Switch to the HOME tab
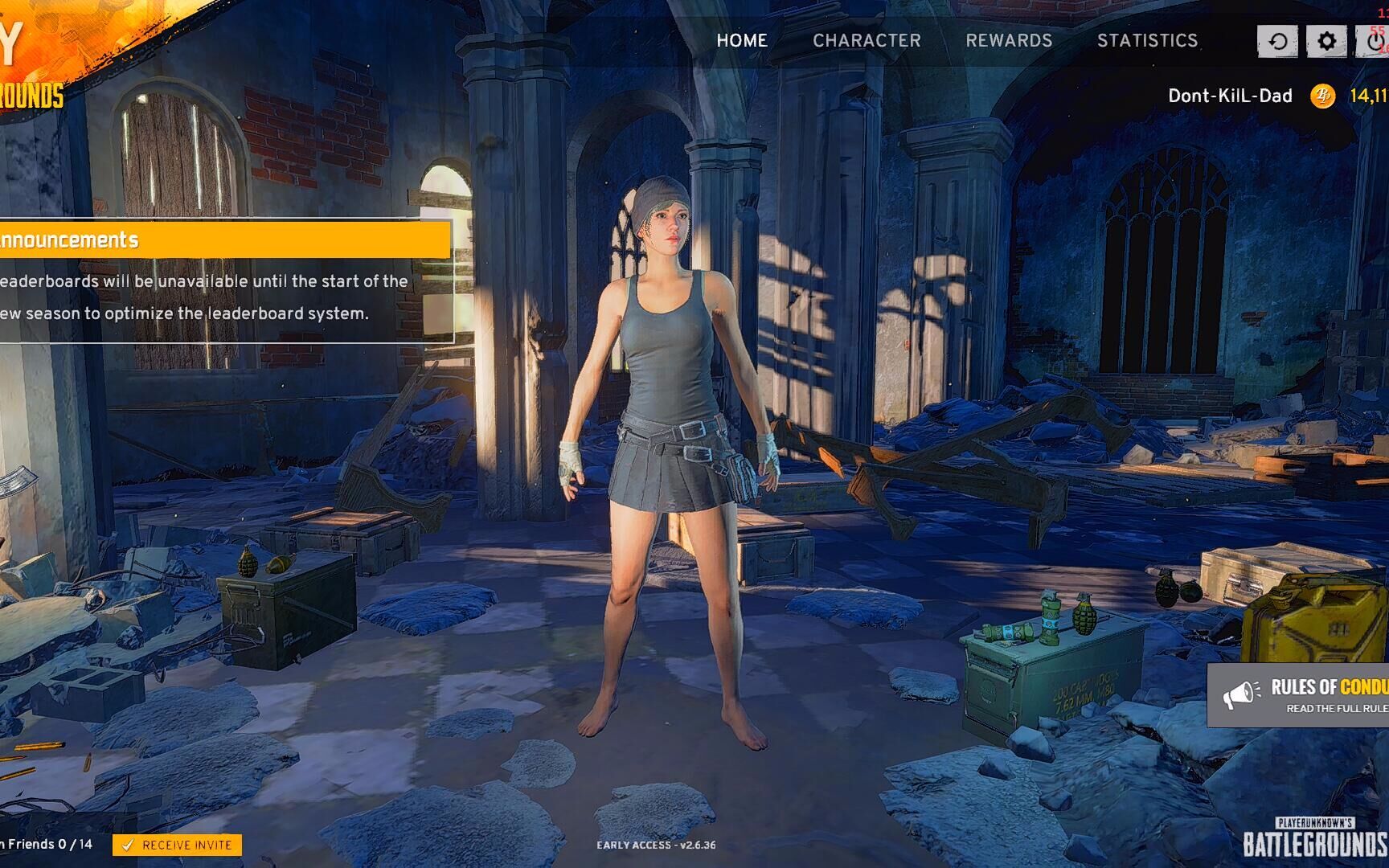Viewport: 1389px width, 868px height. coord(741,40)
